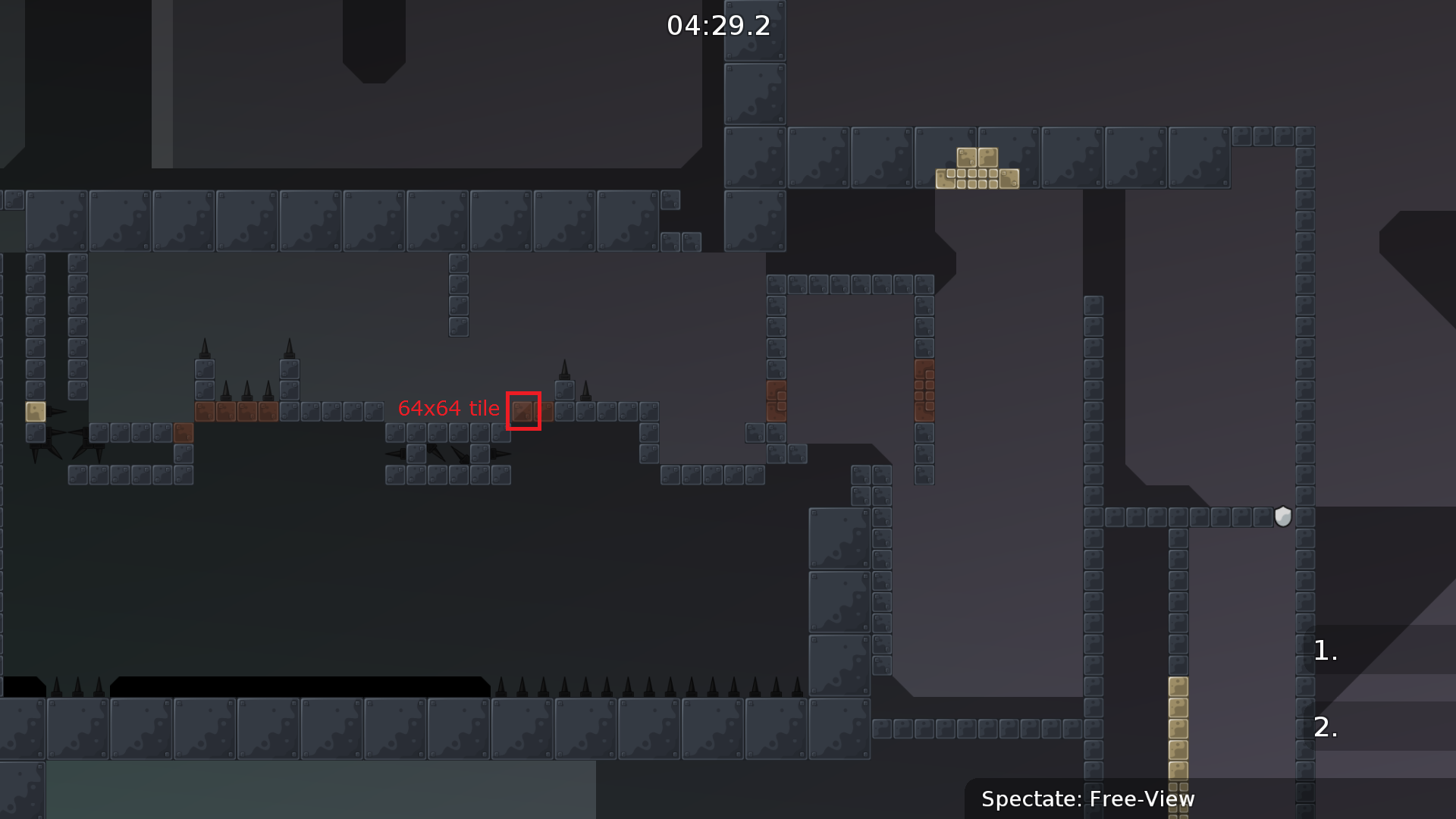Click the number 1. on the right
The height and width of the screenshot is (819, 1456).
click(1324, 651)
